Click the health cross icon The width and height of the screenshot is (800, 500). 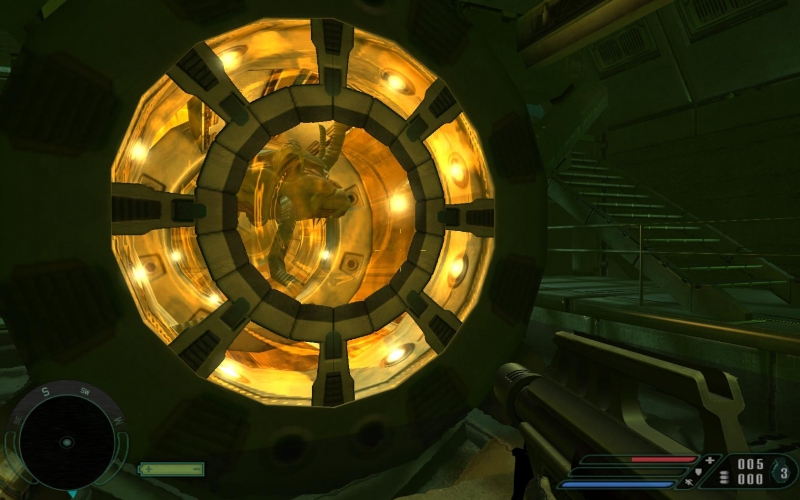710,460
